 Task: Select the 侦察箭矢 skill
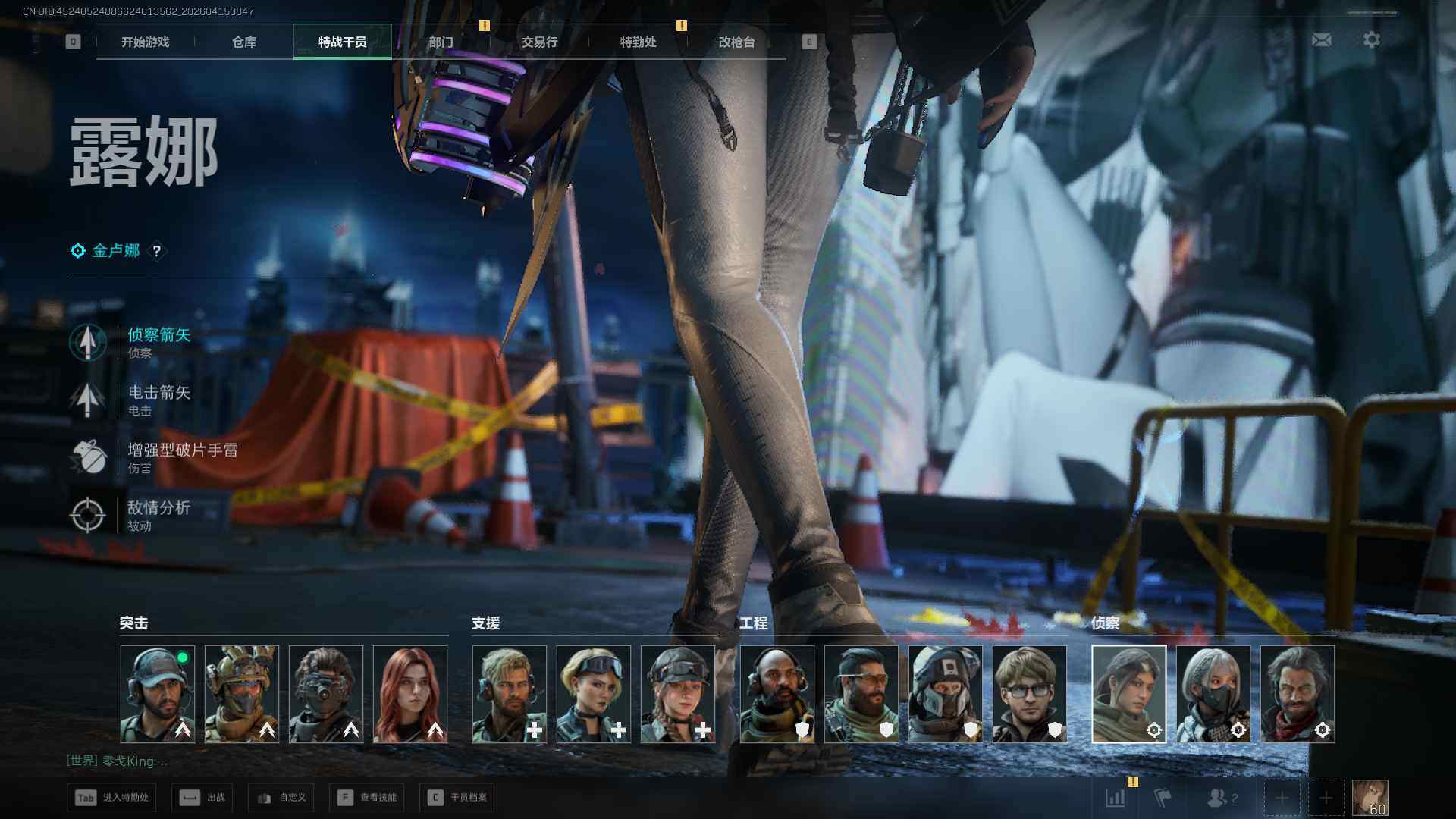pyautogui.click(x=158, y=341)
